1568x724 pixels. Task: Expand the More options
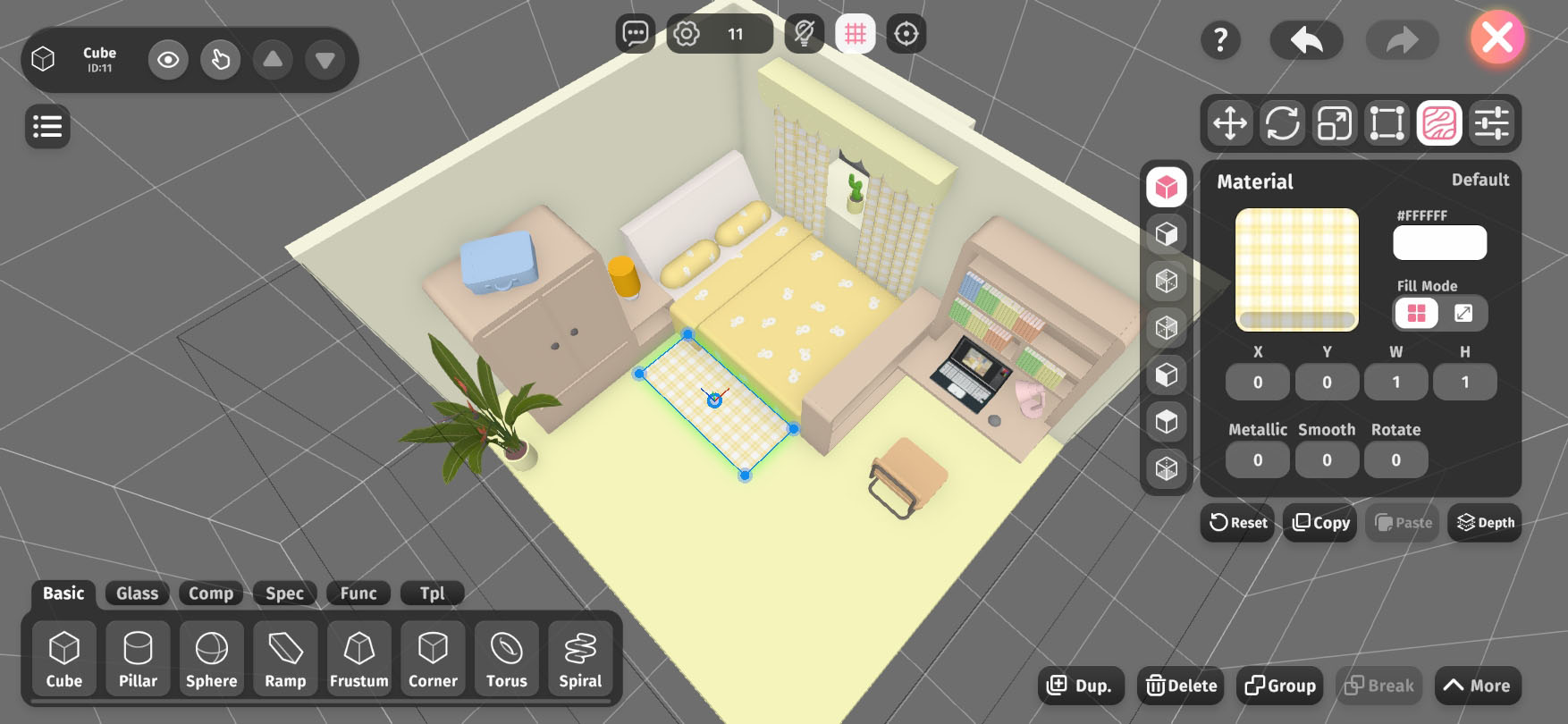click(x=1478, y=686)
